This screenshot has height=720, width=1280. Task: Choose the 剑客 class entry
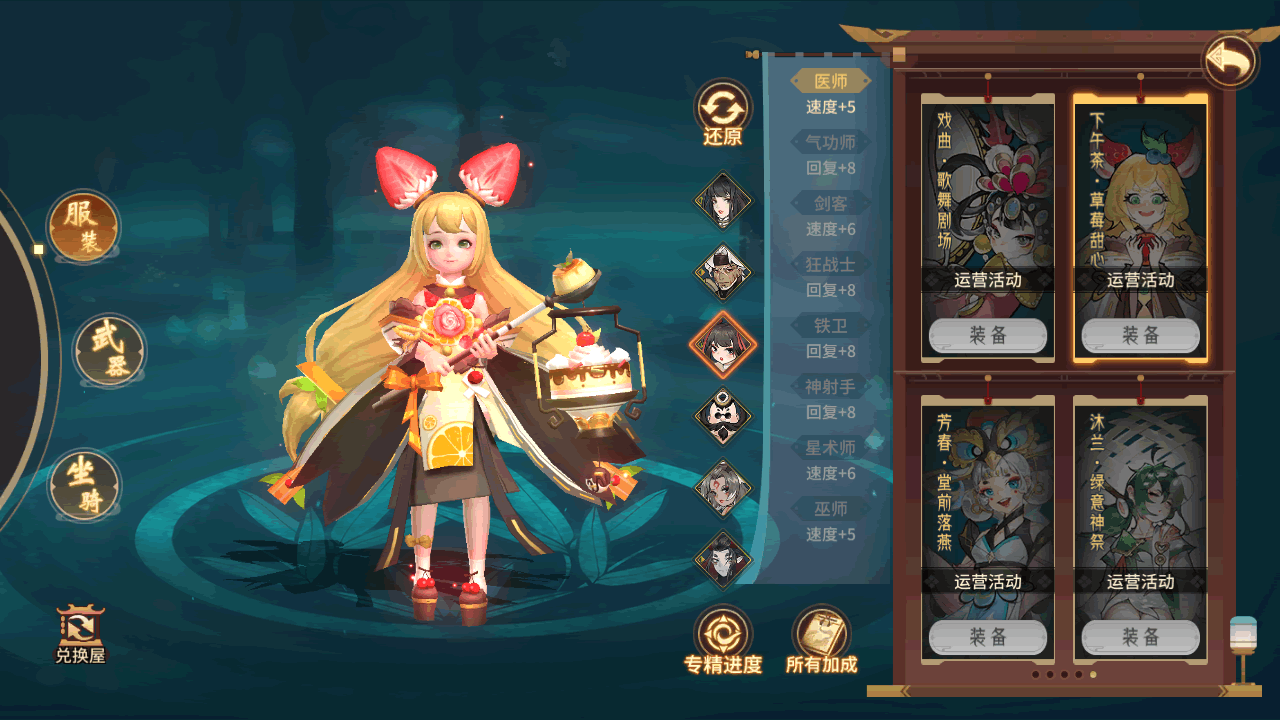pos(830,204)
